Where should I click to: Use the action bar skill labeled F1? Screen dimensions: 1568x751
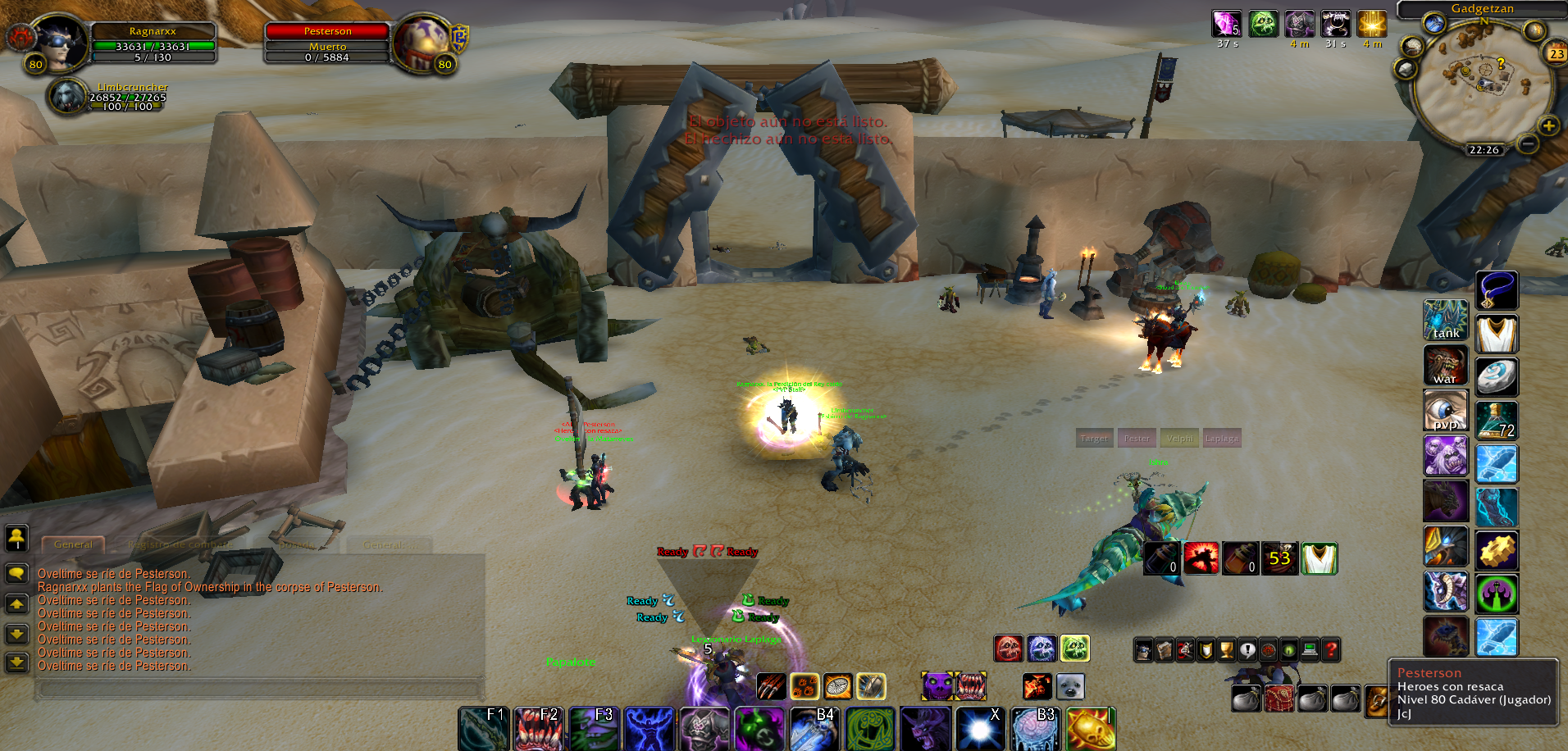coord(484,729)
